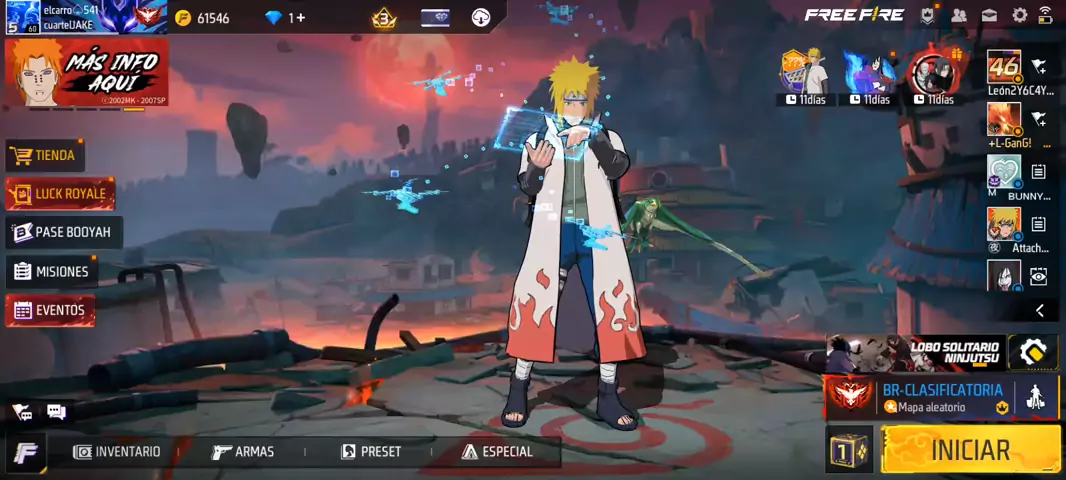Image resolution: width=1066 pixels, height=480 pixels.
Task: Open Luck Royale
Action: (60, 193)
